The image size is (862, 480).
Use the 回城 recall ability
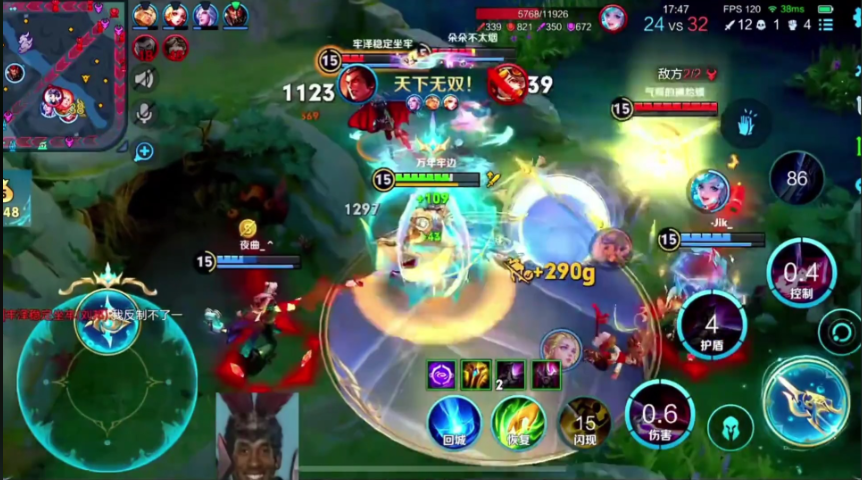455,422
